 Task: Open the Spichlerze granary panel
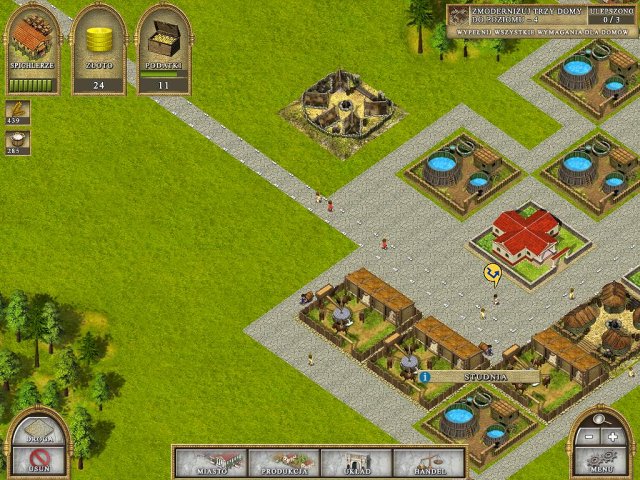click(x=33, y=48)
